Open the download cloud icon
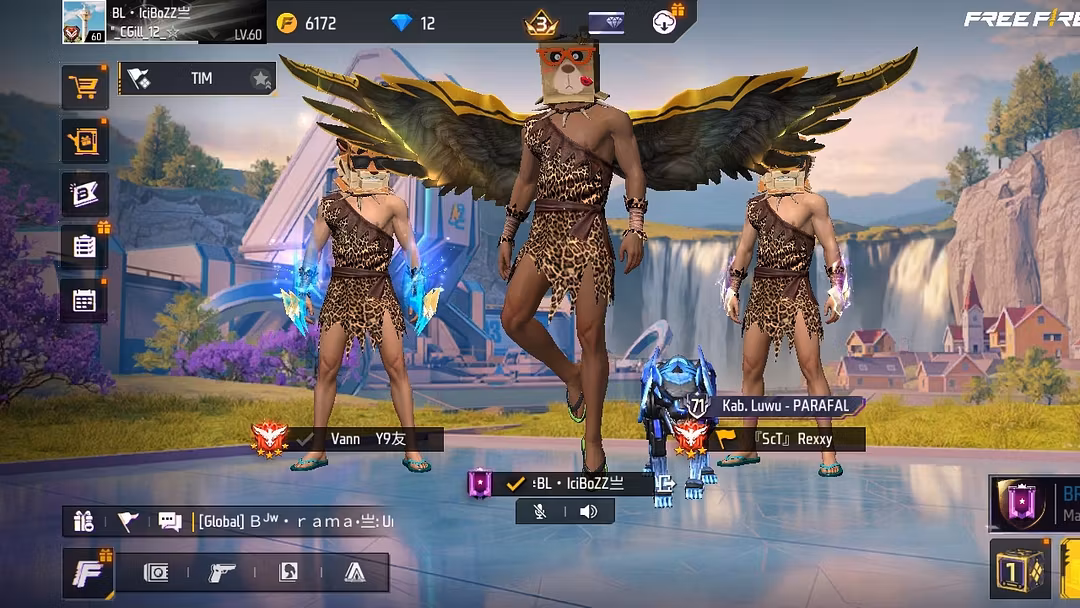Screen dimensions: 1080x608 point(665,22)
